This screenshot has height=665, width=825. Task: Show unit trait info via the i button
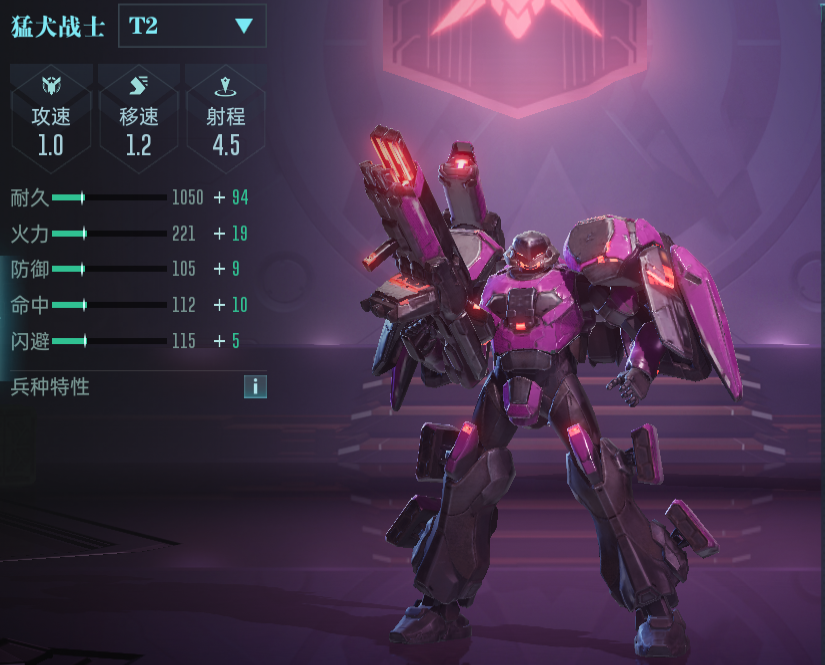(x=255, y=387)
